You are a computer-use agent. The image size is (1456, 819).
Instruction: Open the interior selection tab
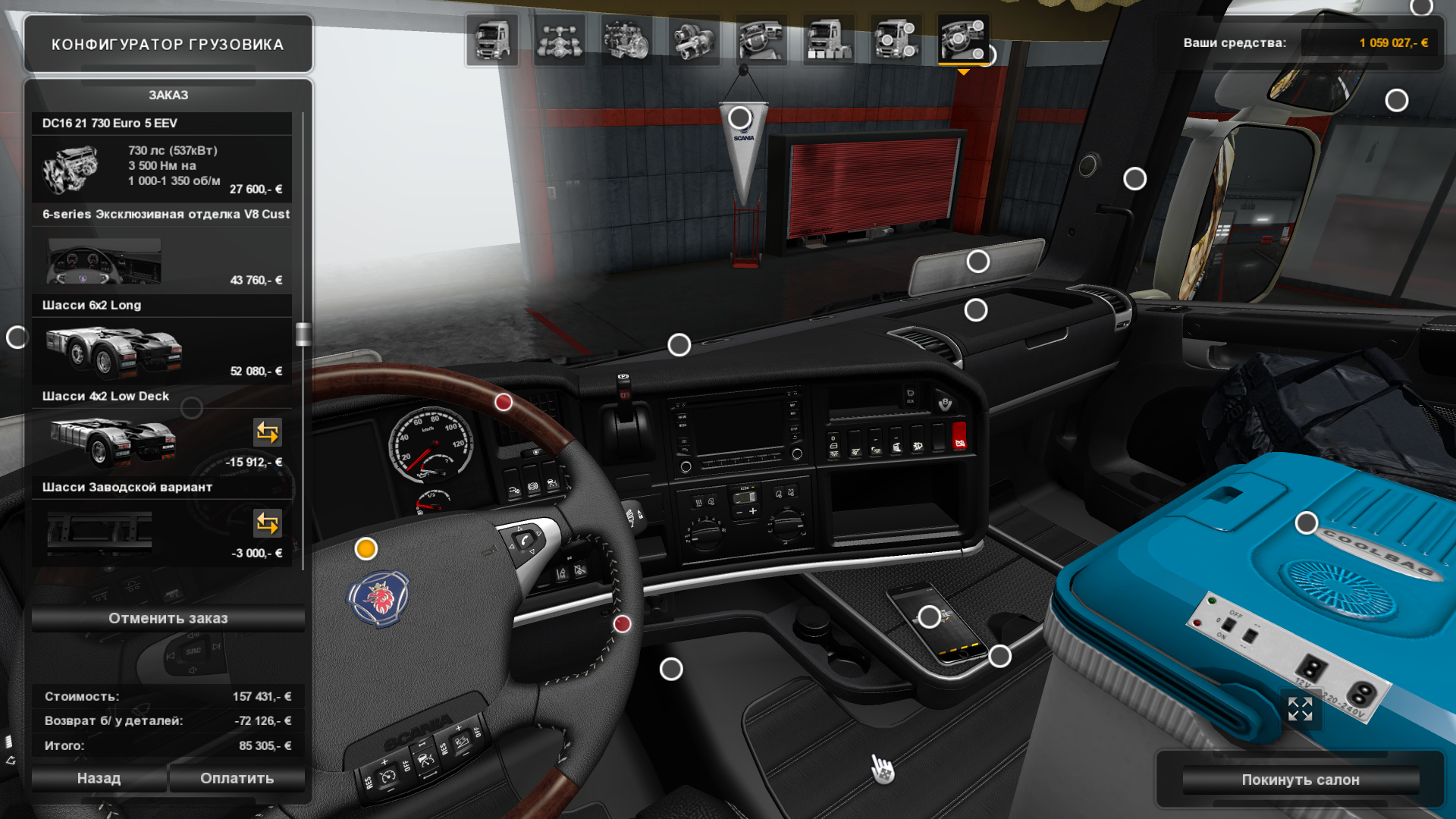[x=761, y=40]
